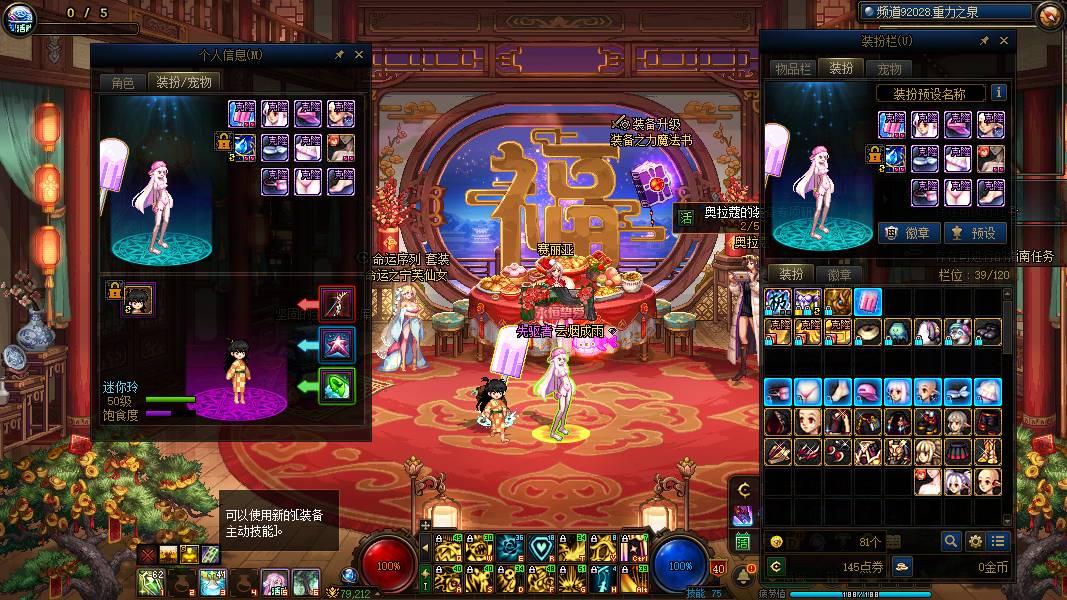Close the 个人信息 personal info window

pos(359,55)
